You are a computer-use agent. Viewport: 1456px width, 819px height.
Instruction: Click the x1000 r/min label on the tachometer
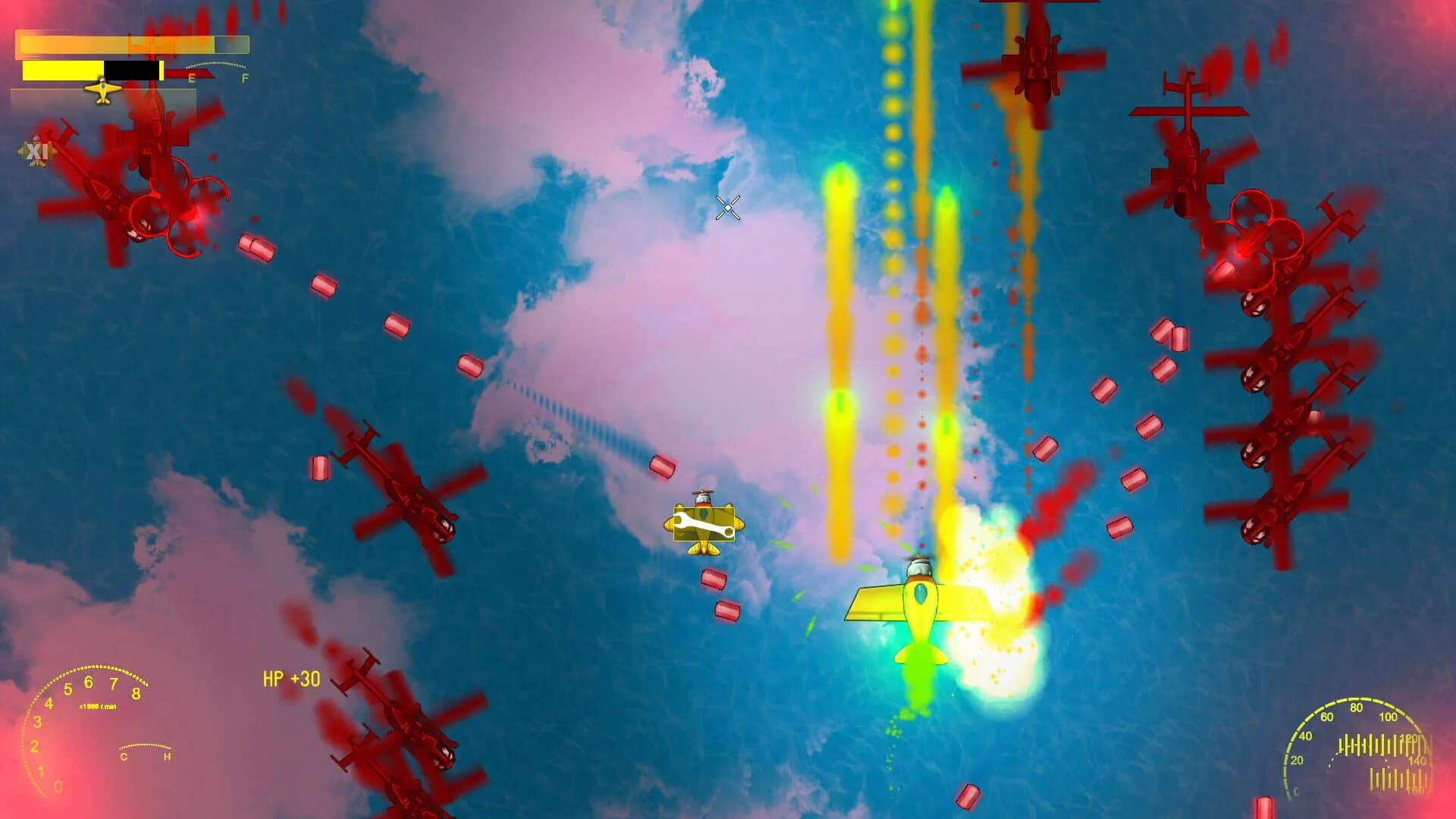point(98,706)
